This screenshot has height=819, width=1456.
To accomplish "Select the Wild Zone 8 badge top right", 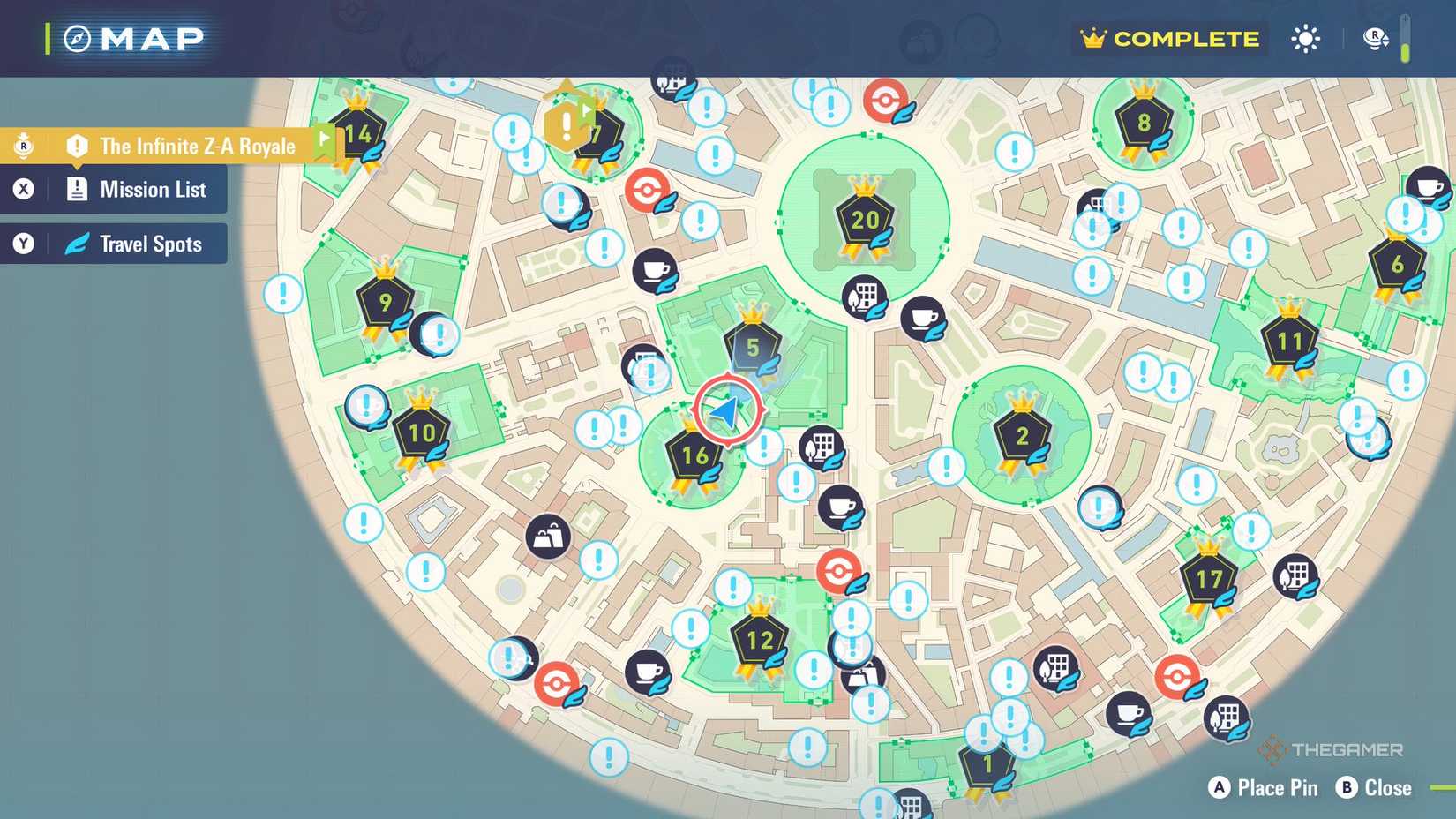I will (x=1144, y=124).
